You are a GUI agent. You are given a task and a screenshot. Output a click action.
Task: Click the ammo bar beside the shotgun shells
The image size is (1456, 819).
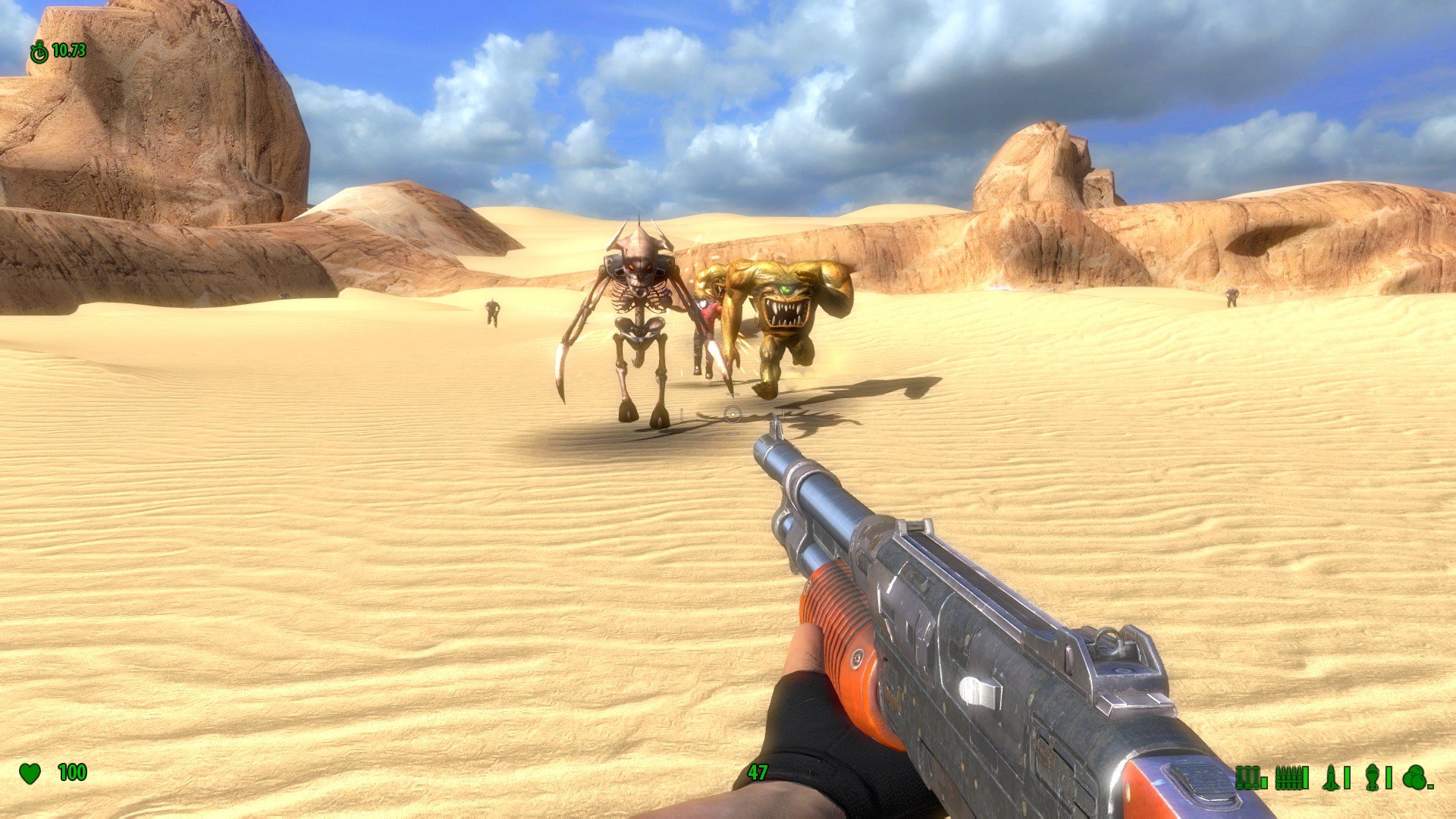coord(1264,783)
